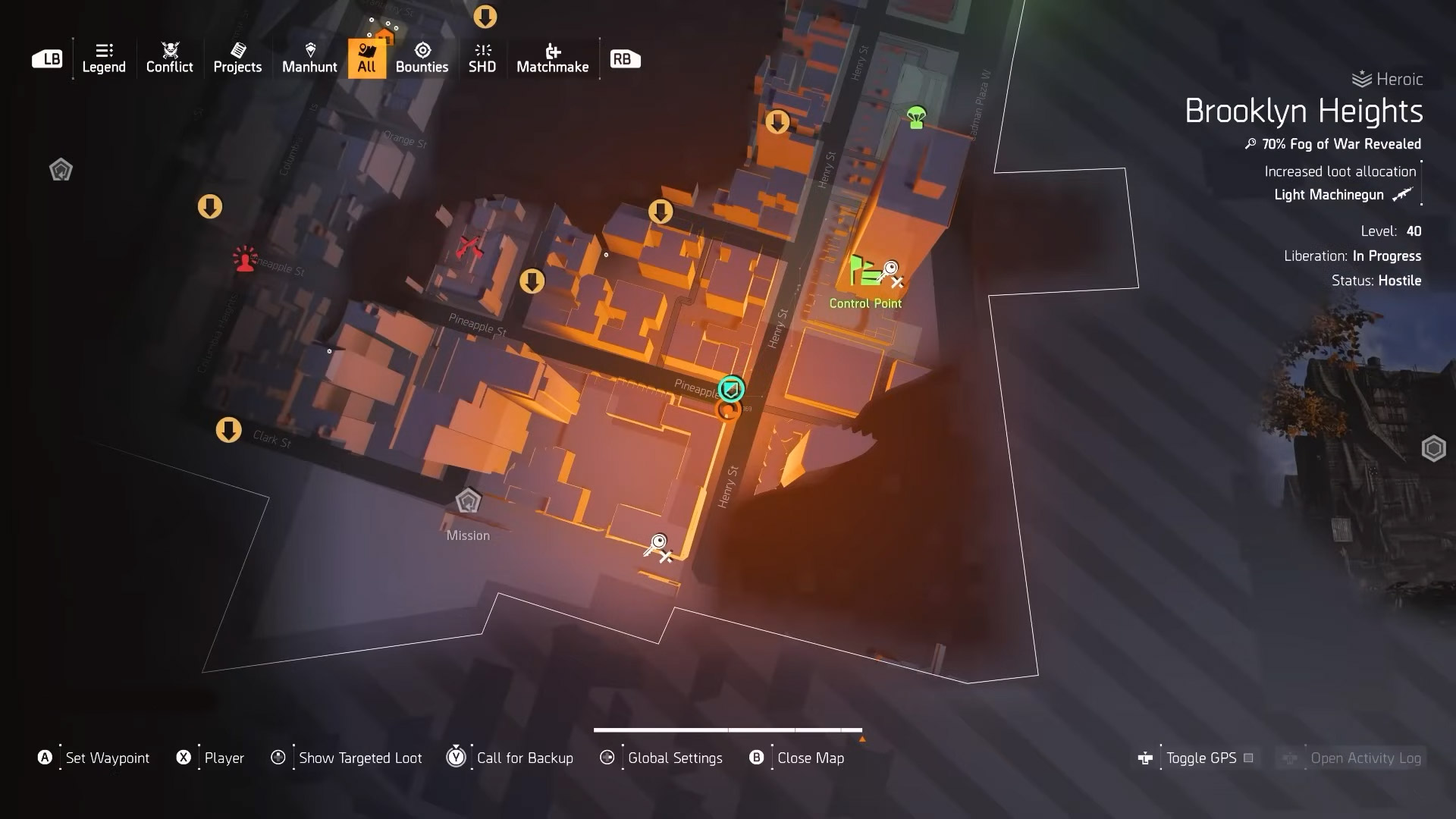Click the red alarm marker near Pineapple St

point(245,259)
